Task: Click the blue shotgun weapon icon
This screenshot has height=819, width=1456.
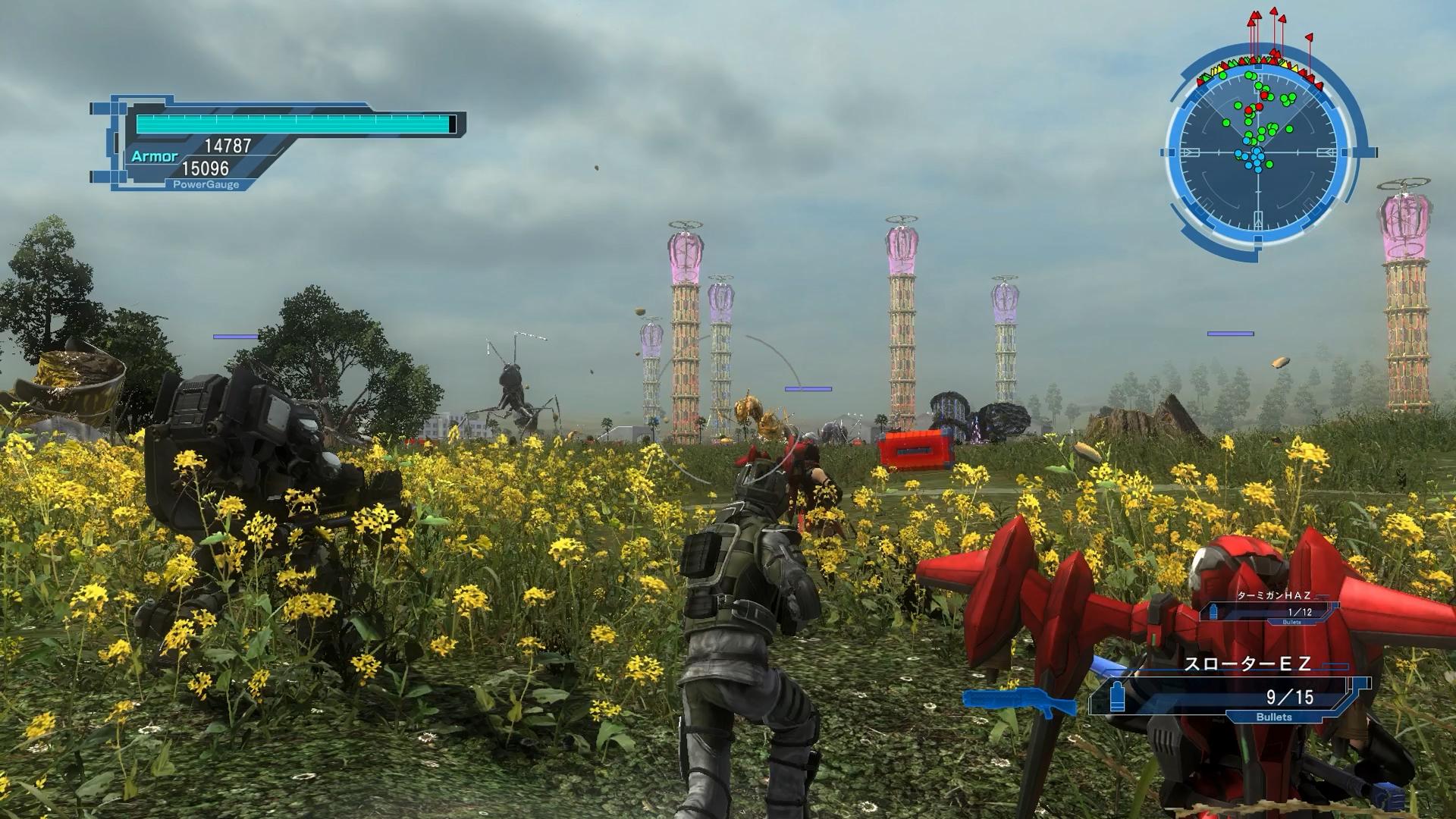Action: point(1018,703)
